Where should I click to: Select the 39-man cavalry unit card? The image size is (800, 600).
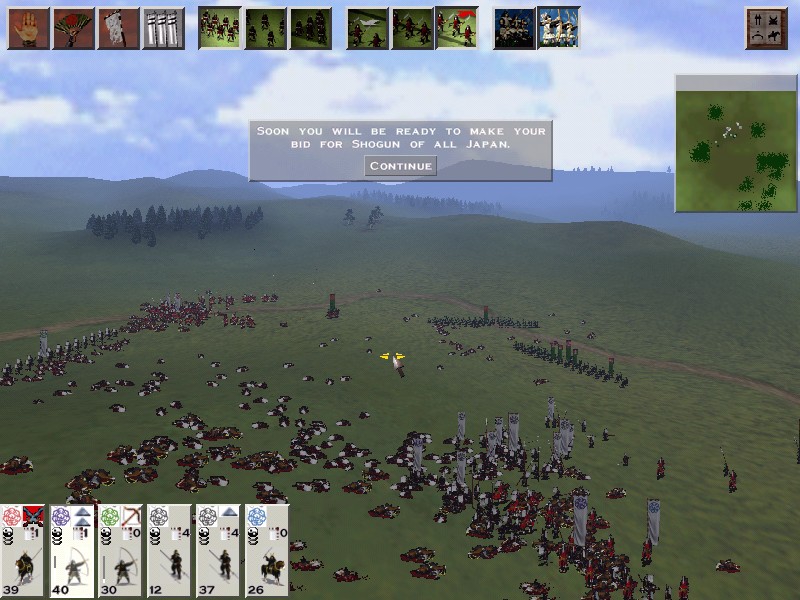(24, 551)
